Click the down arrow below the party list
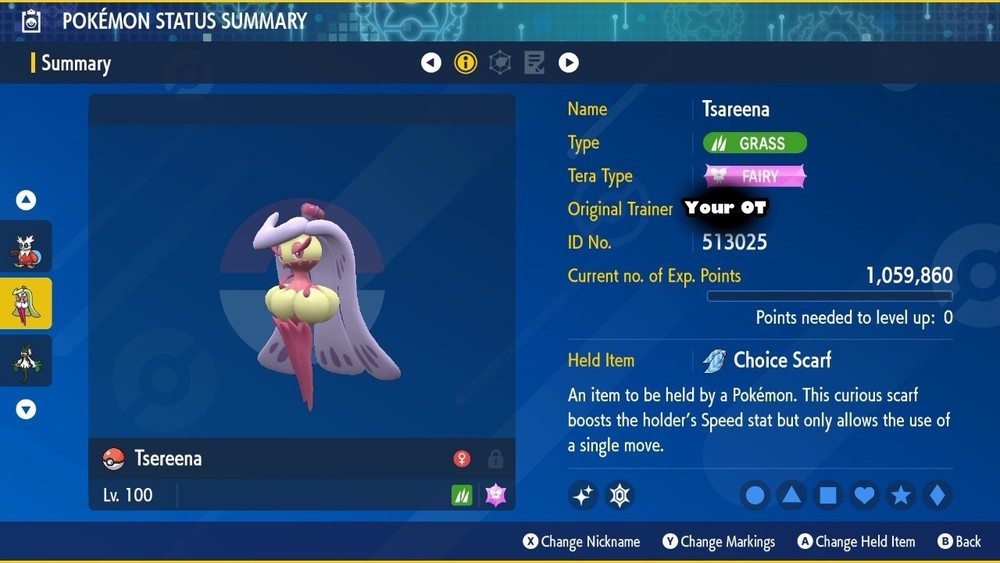Screen dimensions: 1000x563 pos(26,409)
